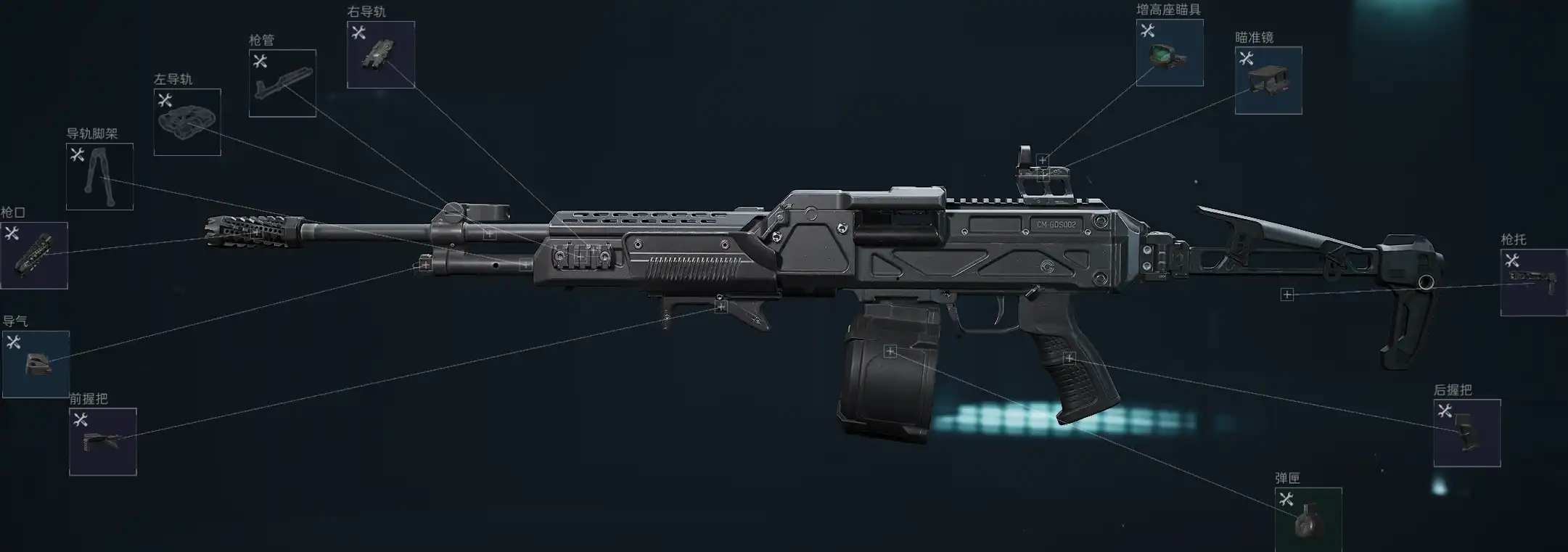Image resolution: width=1568 pixels, height=552 pixels.
Task: Open the 后握把 rear grip slot
Action: [1467, 433]
